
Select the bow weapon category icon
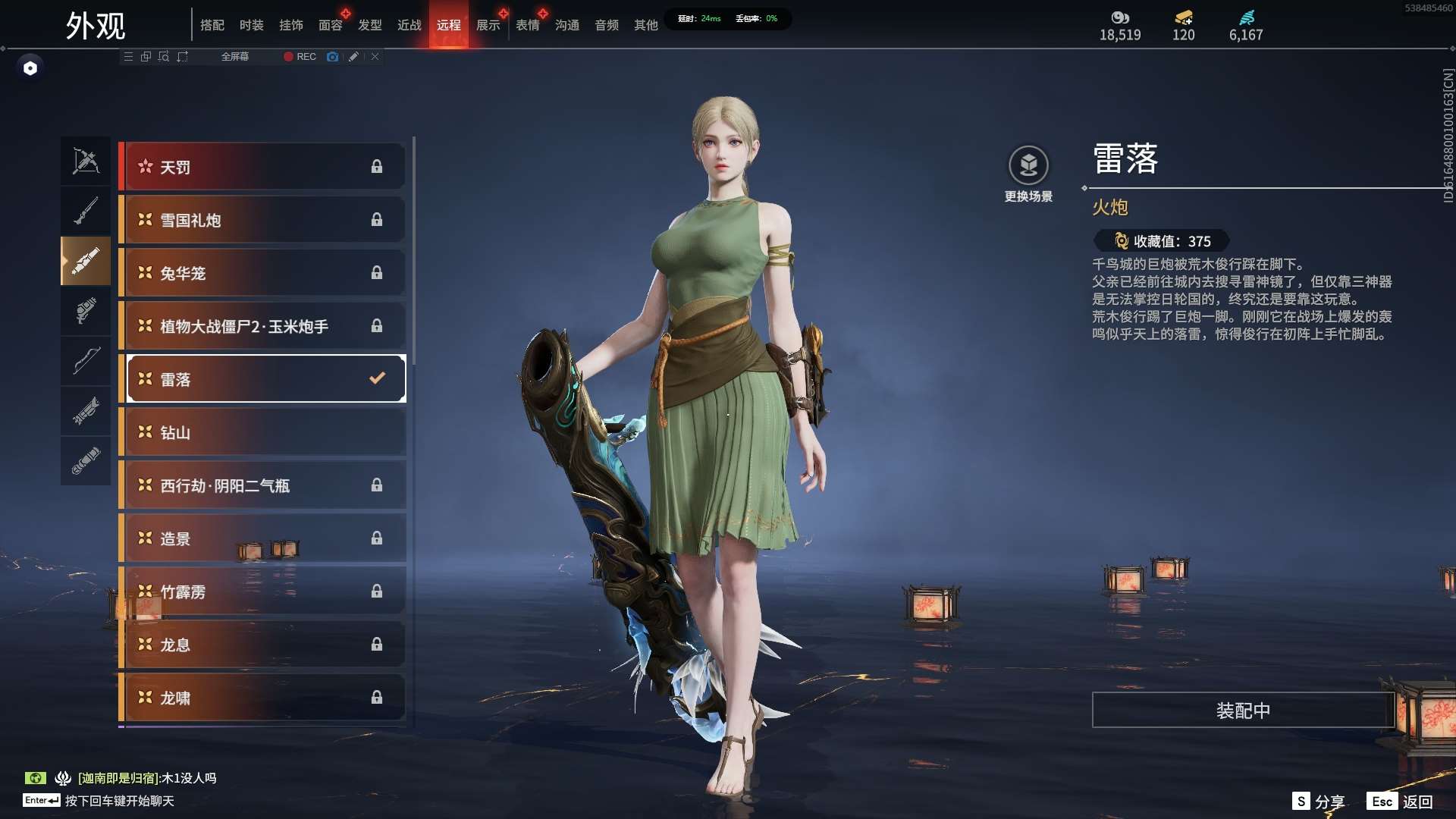[86, 361]
